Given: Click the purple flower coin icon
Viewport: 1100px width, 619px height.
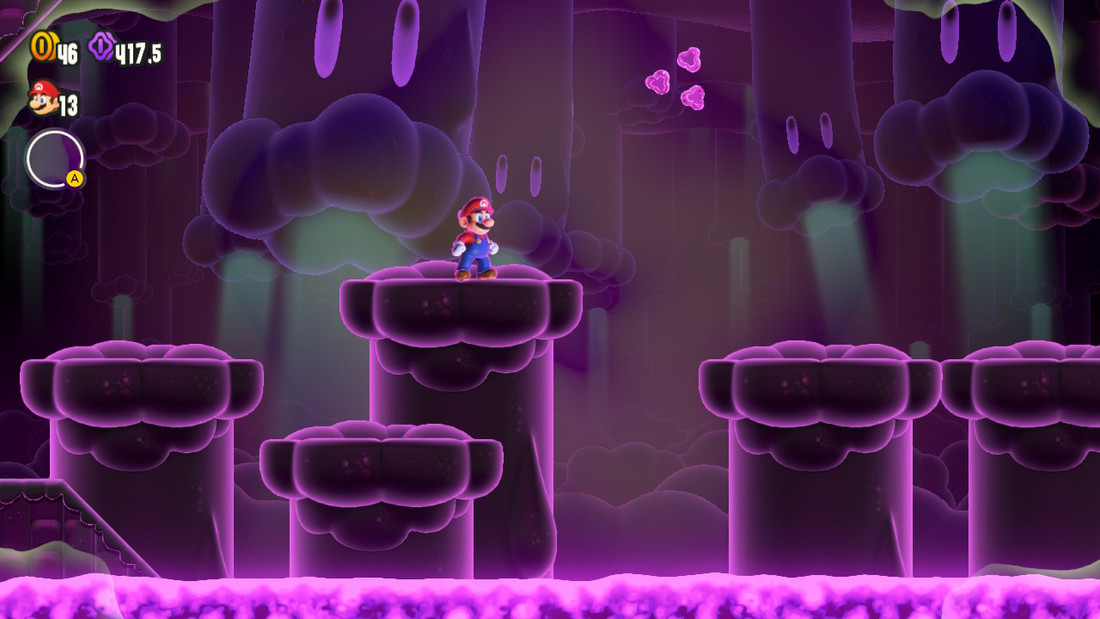Looking at the screenshot, I should (101, 47).
